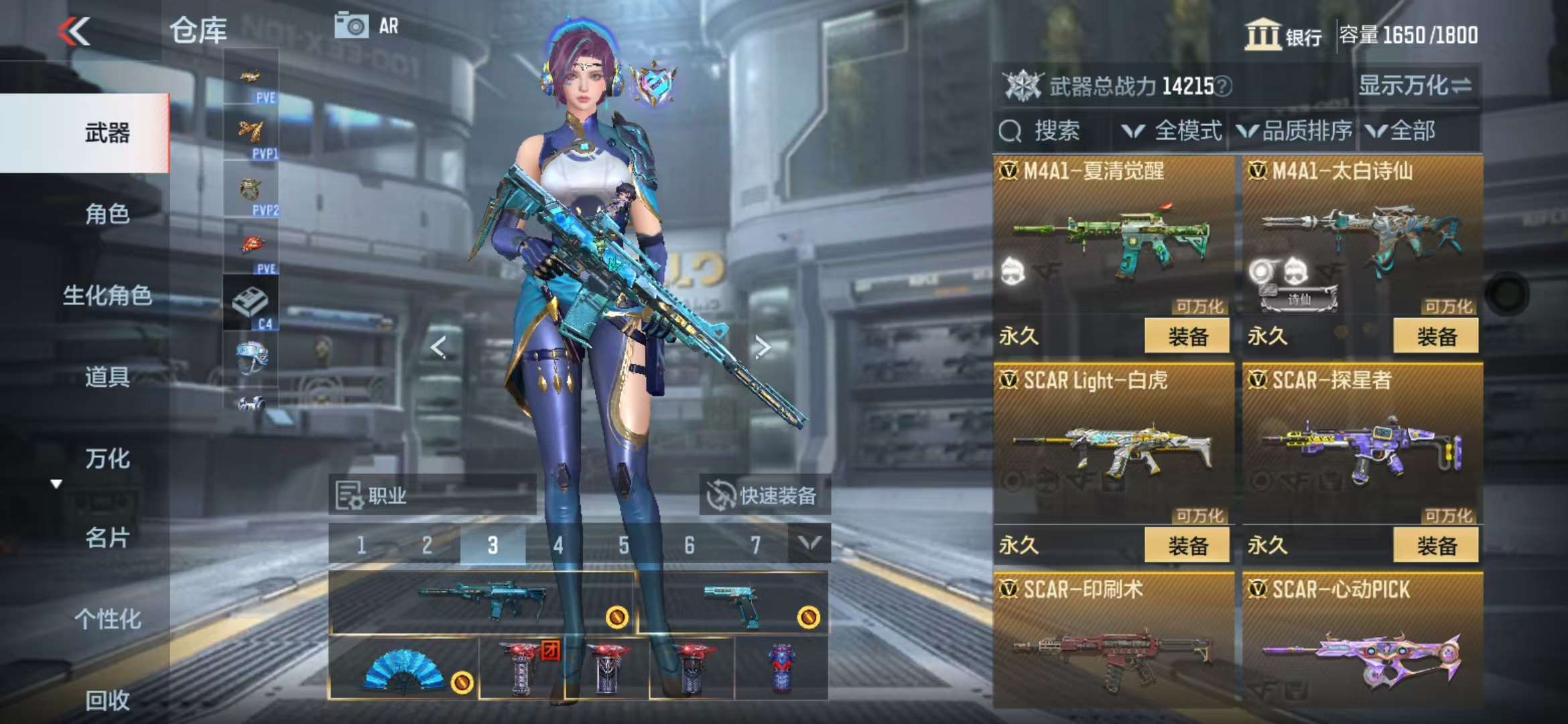Open the 角色 character tab
1568x724 pixels.
(x=107, y=215)
